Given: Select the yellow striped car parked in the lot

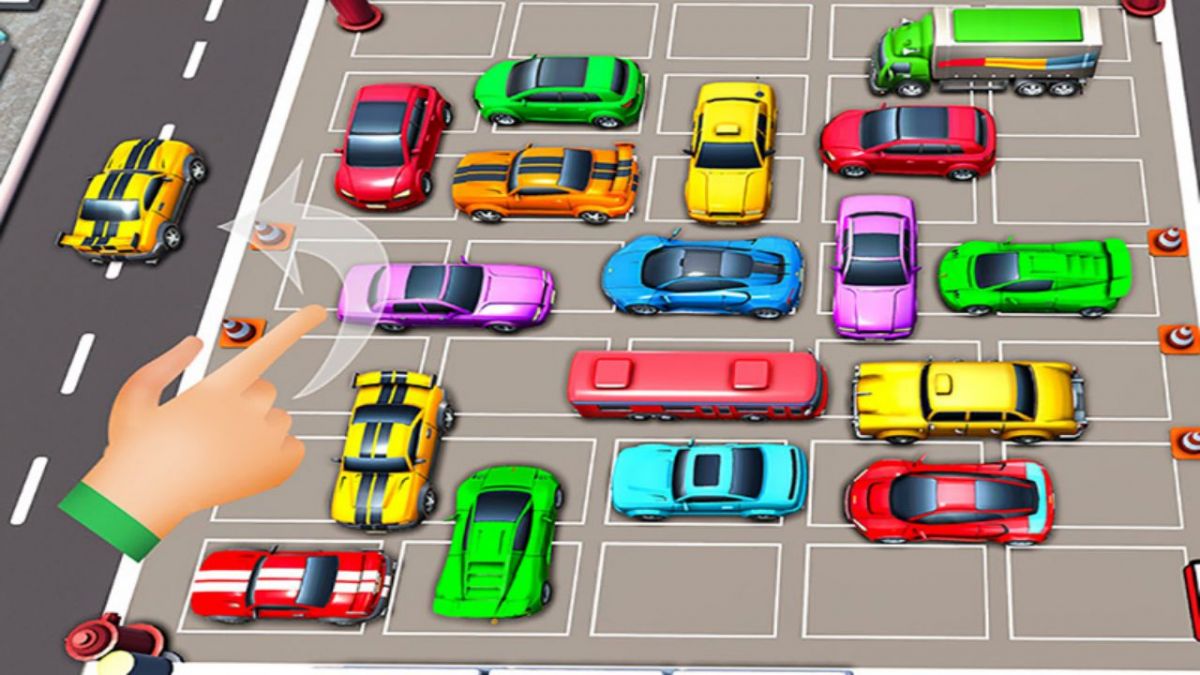Looking at the screenshot, I should click(389, 446).
